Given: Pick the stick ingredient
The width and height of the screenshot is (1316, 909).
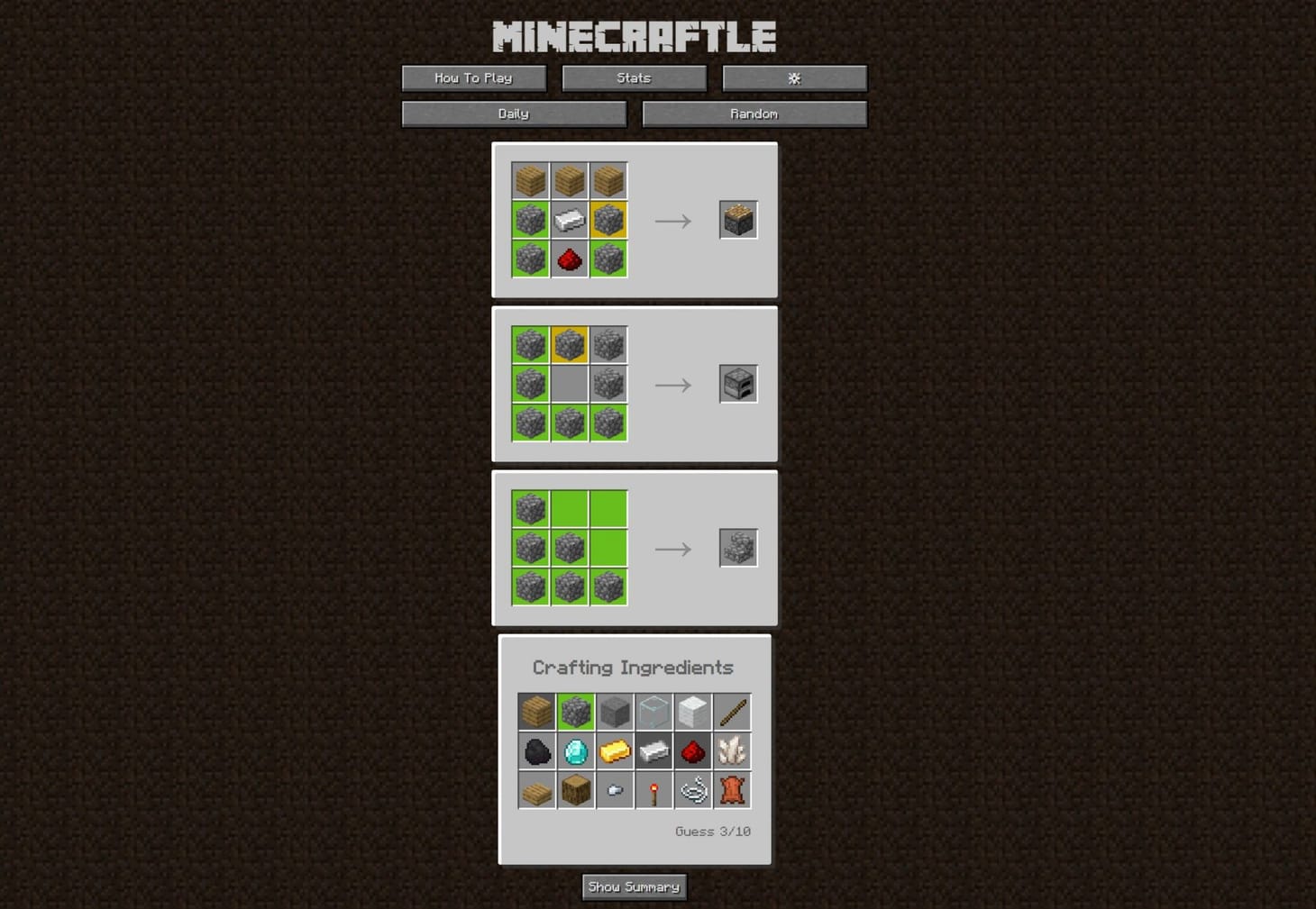Looking at the screenshot, I should [730, 712].
